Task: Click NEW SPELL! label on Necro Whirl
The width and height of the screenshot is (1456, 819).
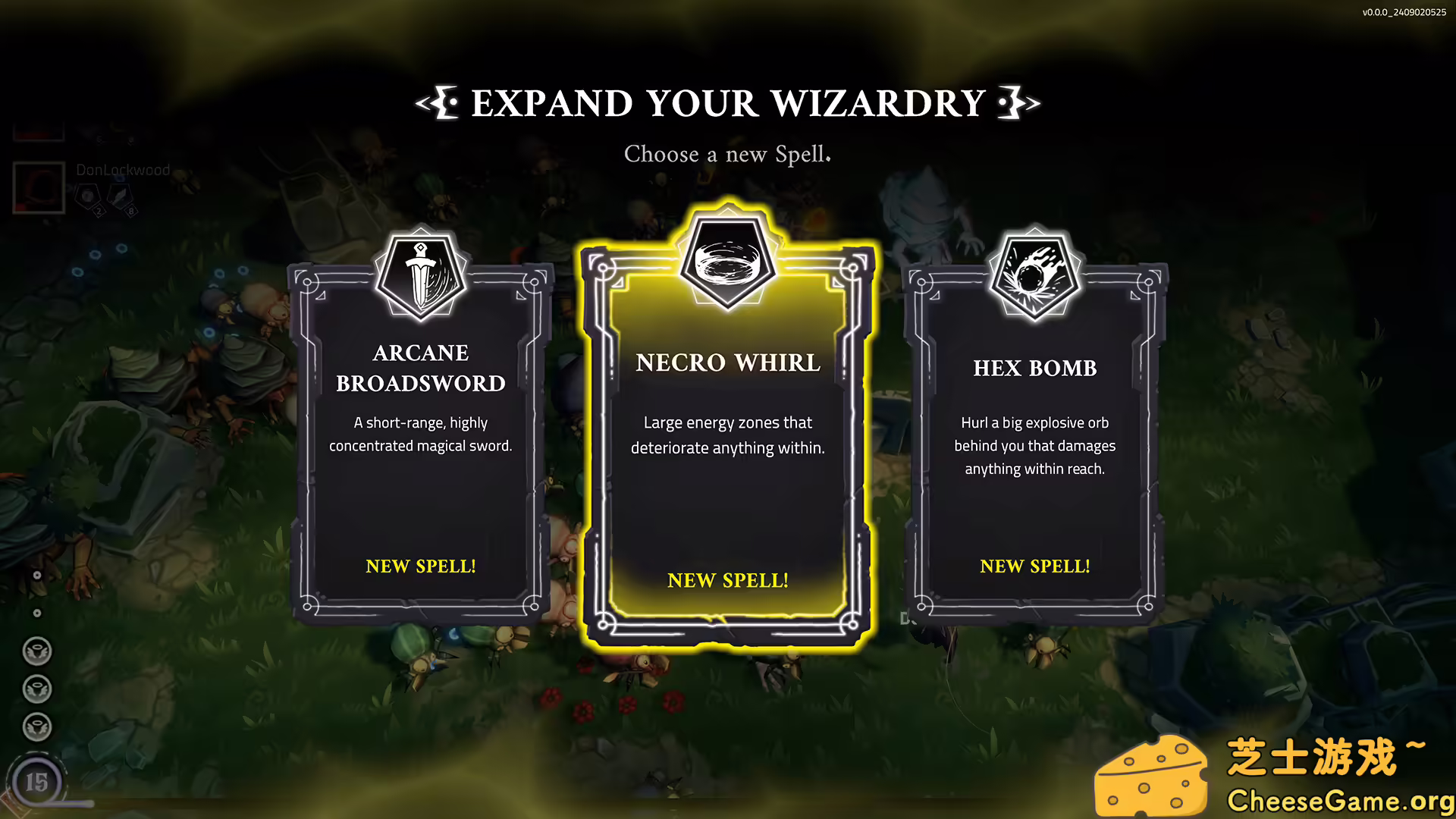Action: pos(726,580)
